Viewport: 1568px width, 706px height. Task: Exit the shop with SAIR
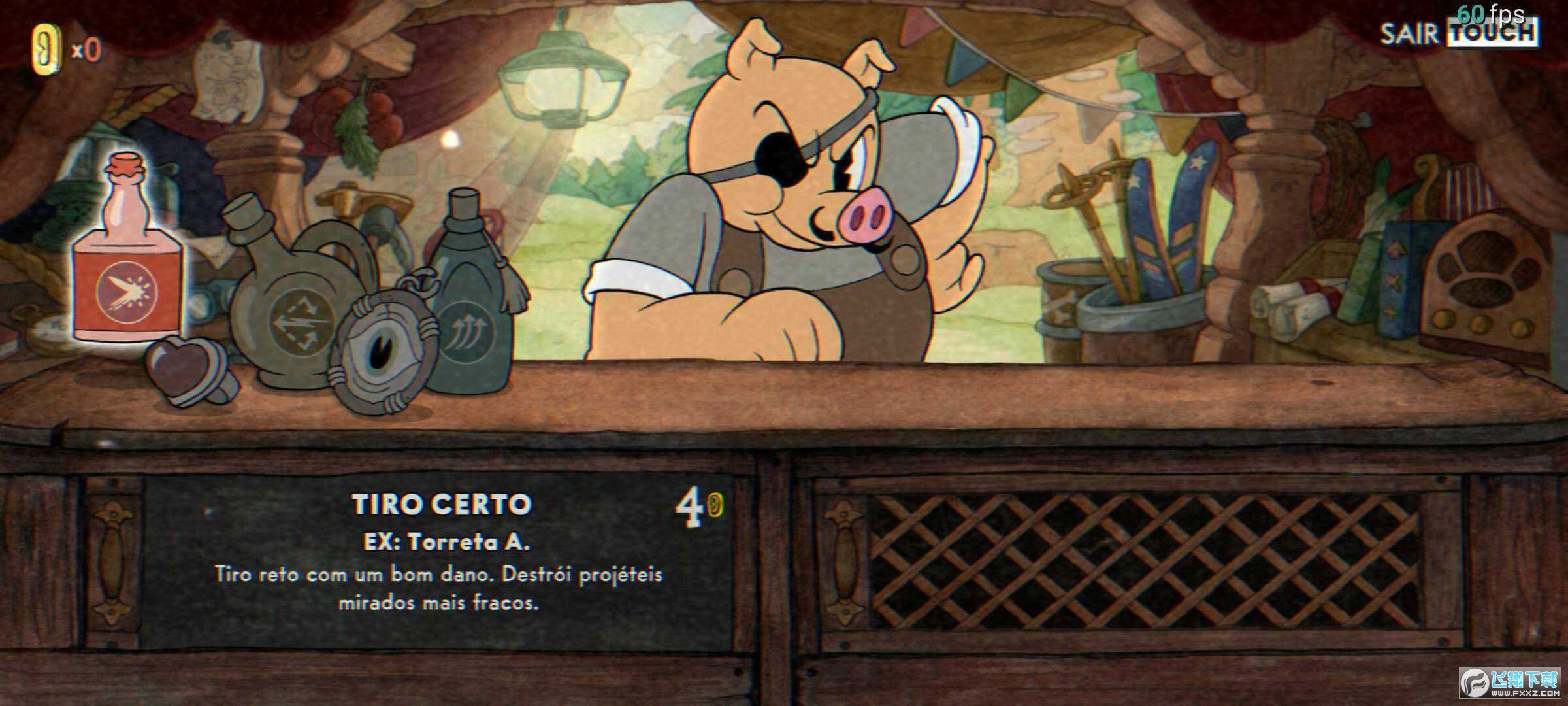pyautogui.click(x=1409, y=34)
